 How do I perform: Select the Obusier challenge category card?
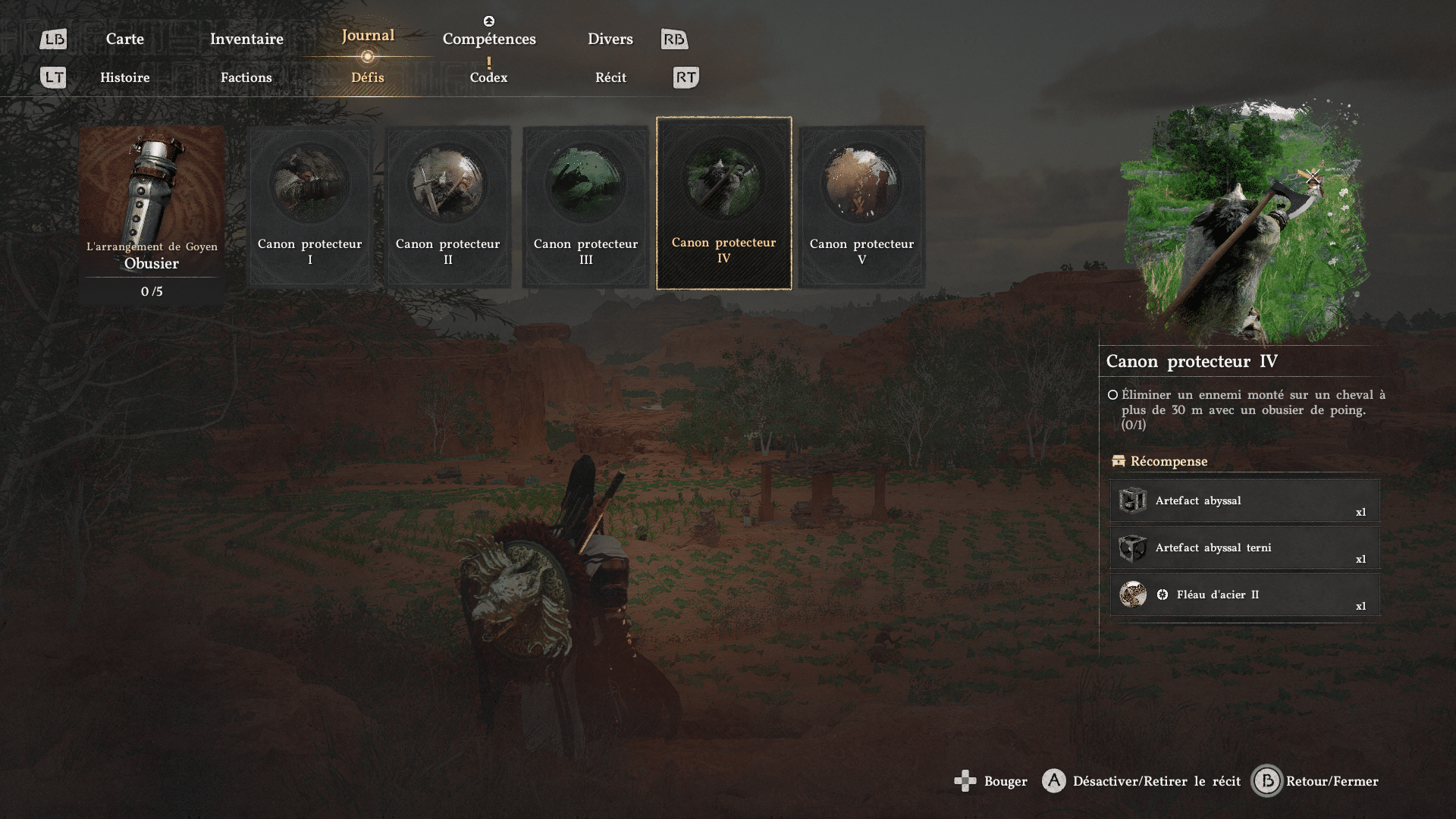coord(152,214)
